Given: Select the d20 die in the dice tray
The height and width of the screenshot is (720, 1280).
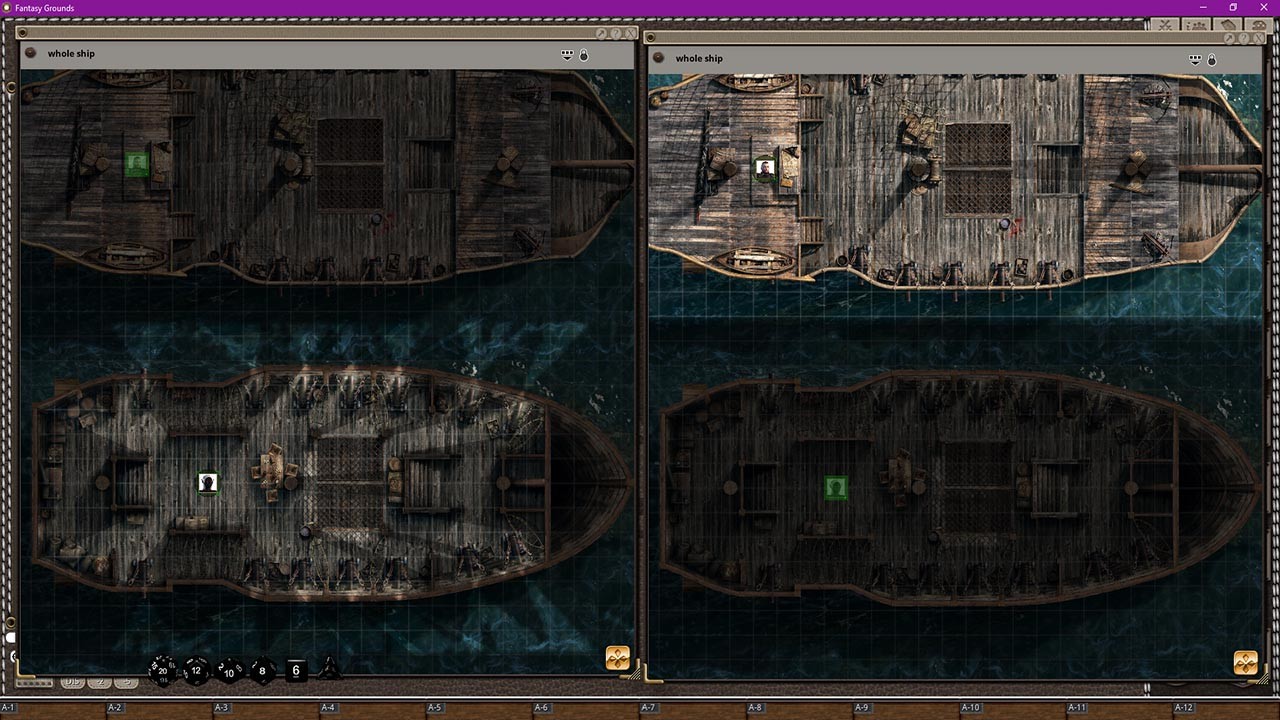Looking at the screenshot, I should (163, 671).
